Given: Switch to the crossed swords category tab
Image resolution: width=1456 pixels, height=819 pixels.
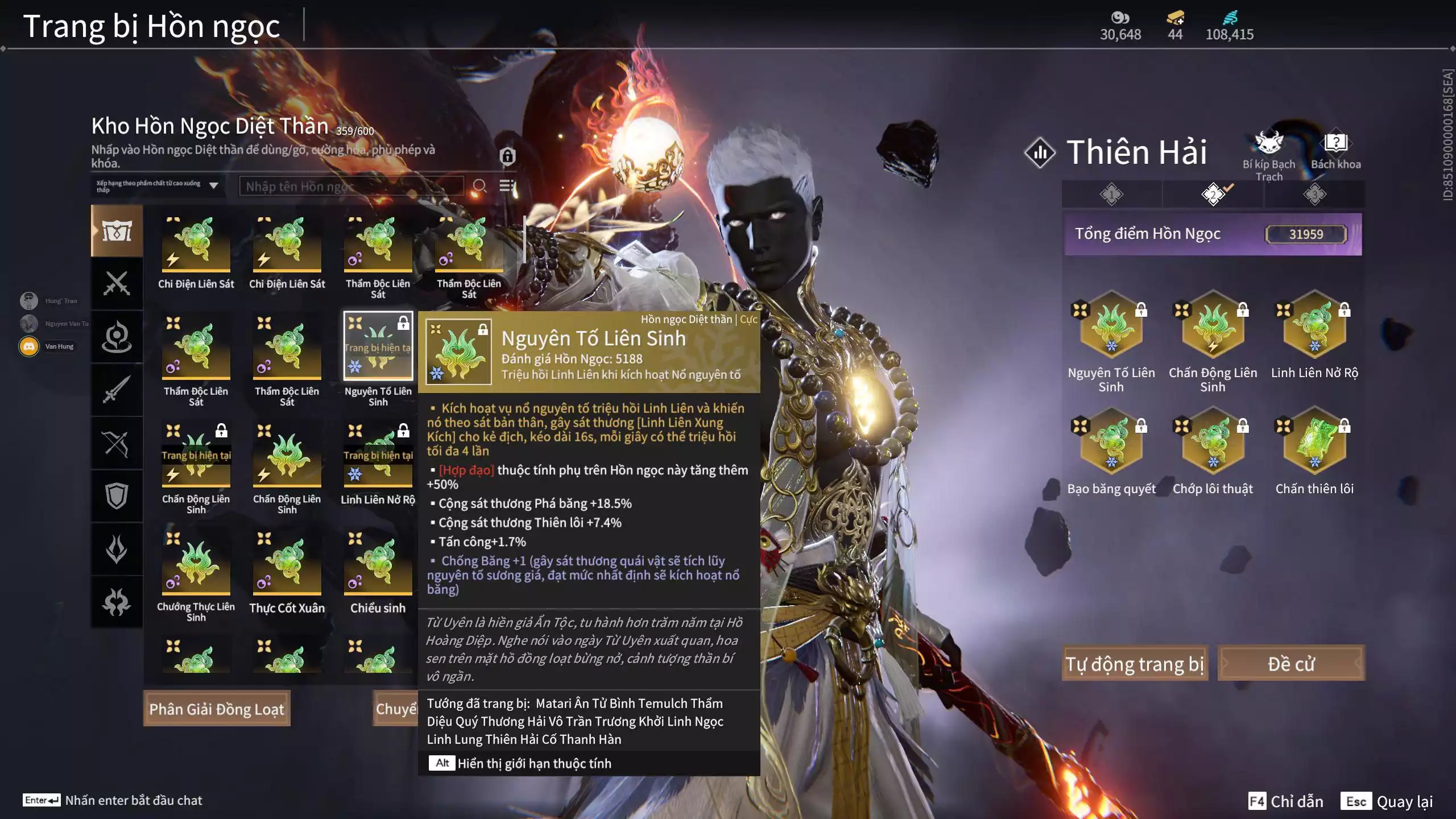Looking at the screenshot, I should tap(117, 283).
